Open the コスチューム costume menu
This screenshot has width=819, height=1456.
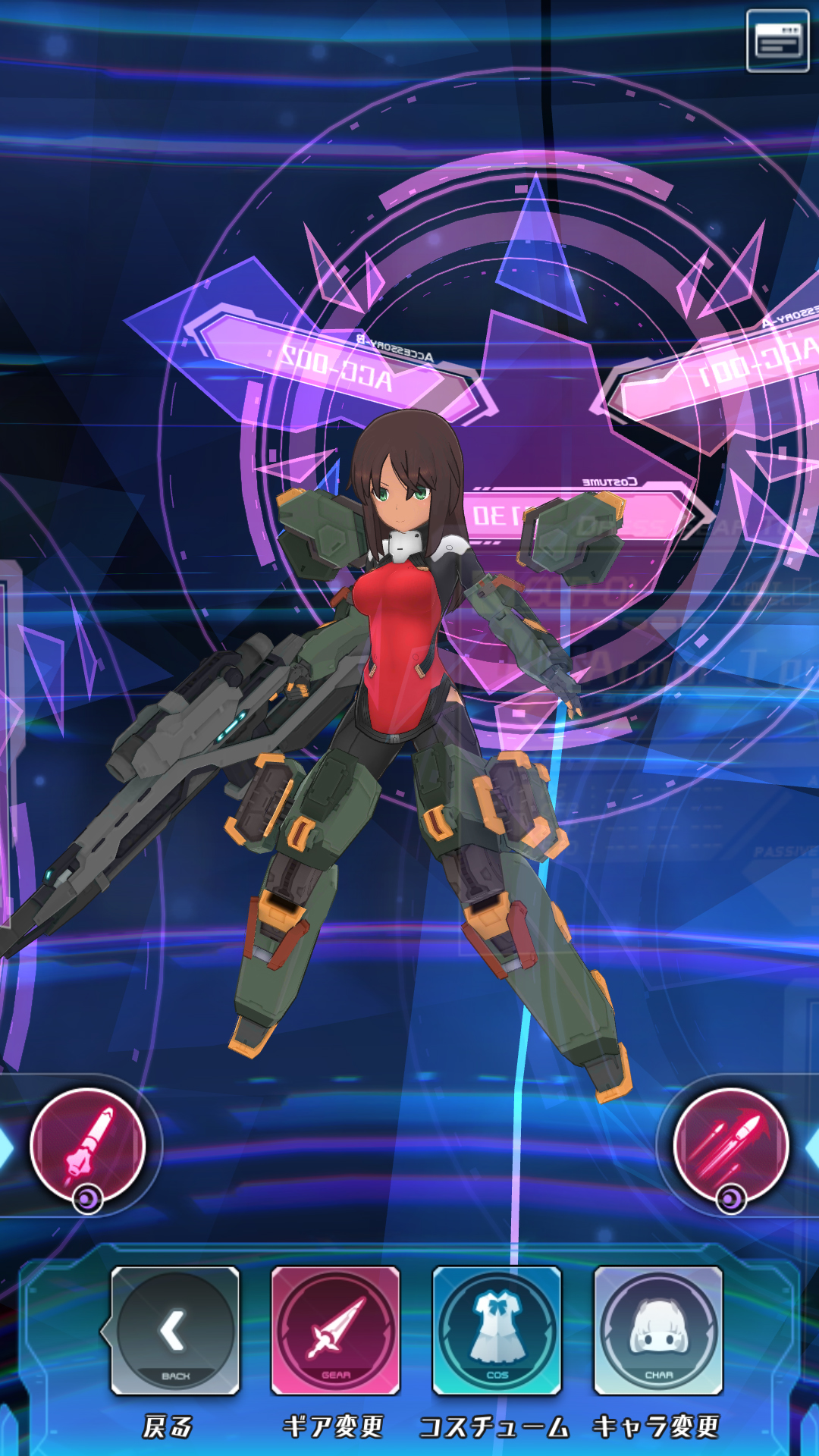click(497, 1330)
